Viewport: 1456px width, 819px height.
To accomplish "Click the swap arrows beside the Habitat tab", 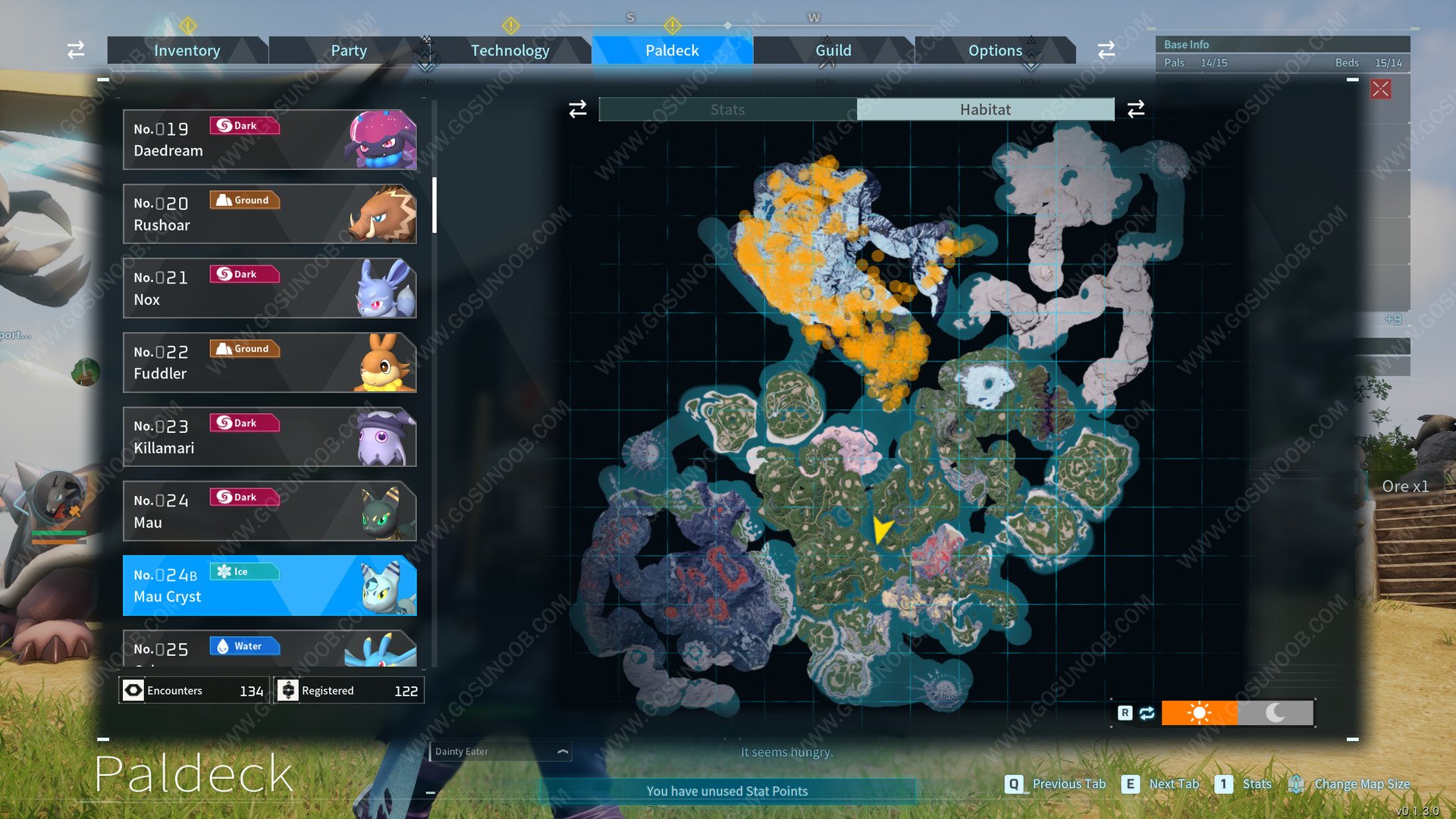I will (x=1136, y=108).
